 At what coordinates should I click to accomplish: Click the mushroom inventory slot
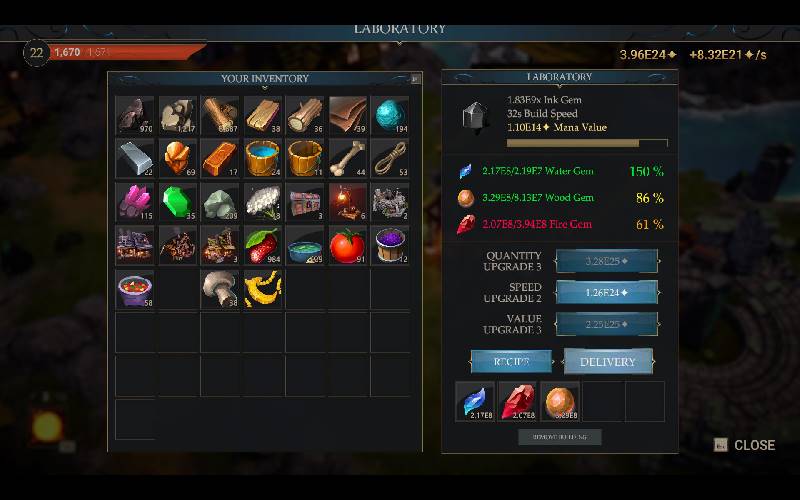(x=220, y=288)
